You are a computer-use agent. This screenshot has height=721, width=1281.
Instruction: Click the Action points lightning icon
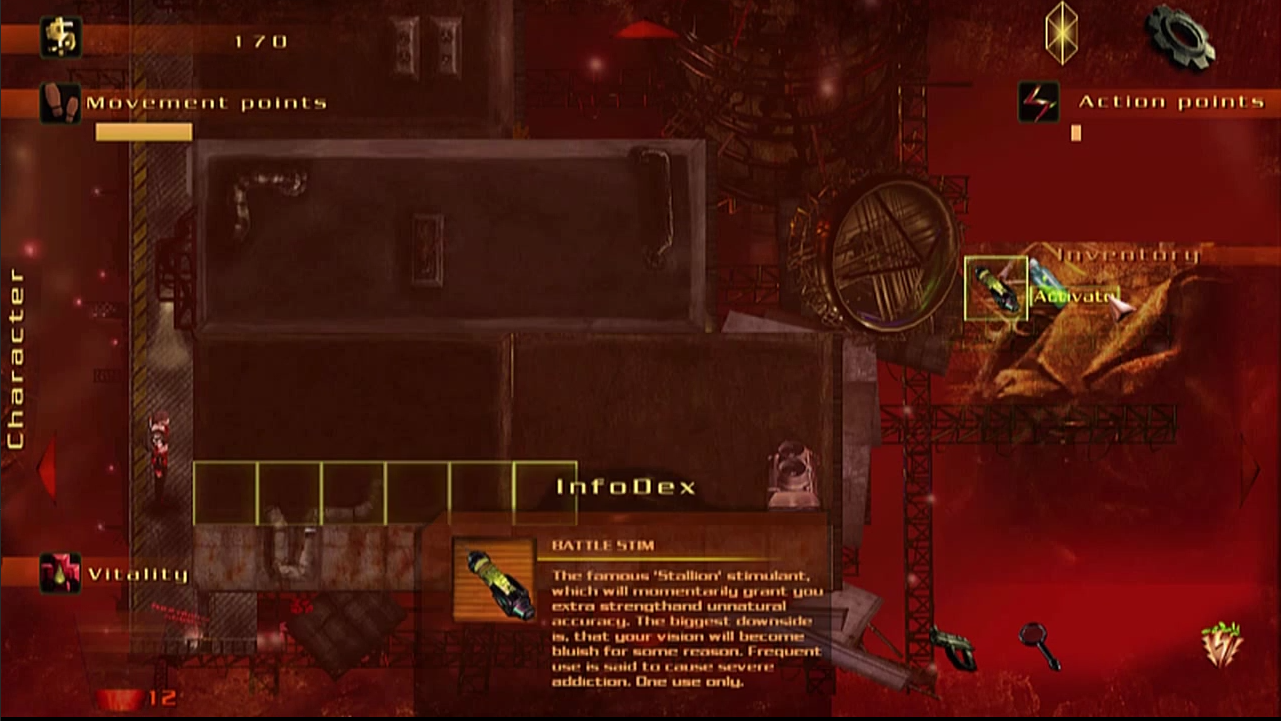coord(1037,103)
